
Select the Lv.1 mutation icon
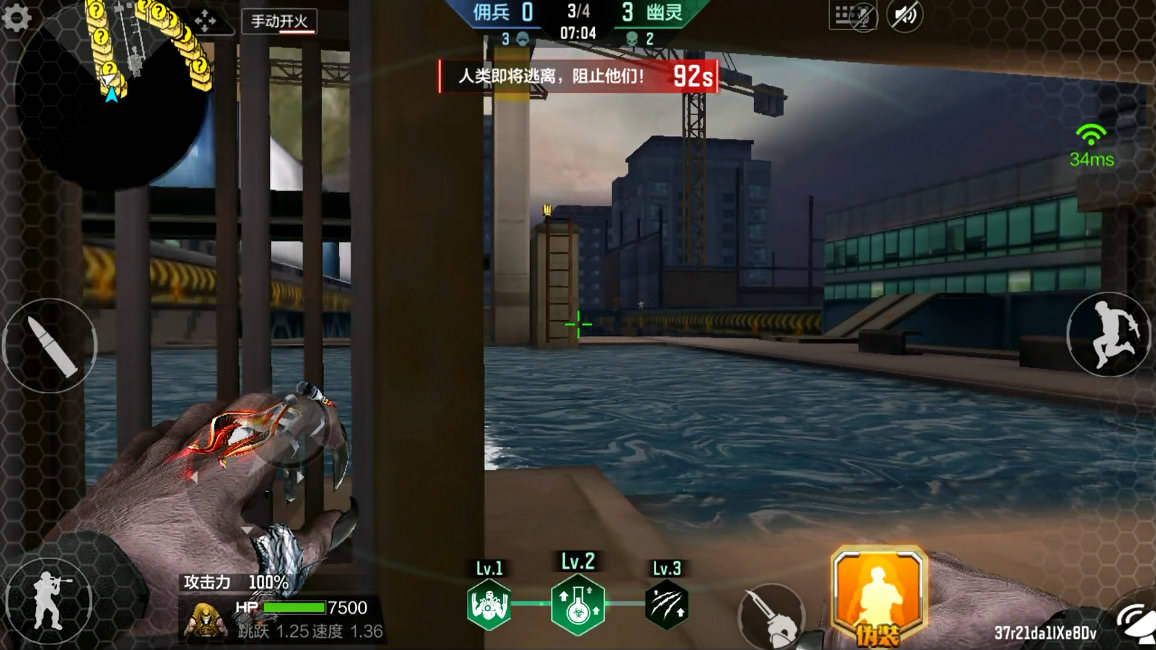pos(489,604)
